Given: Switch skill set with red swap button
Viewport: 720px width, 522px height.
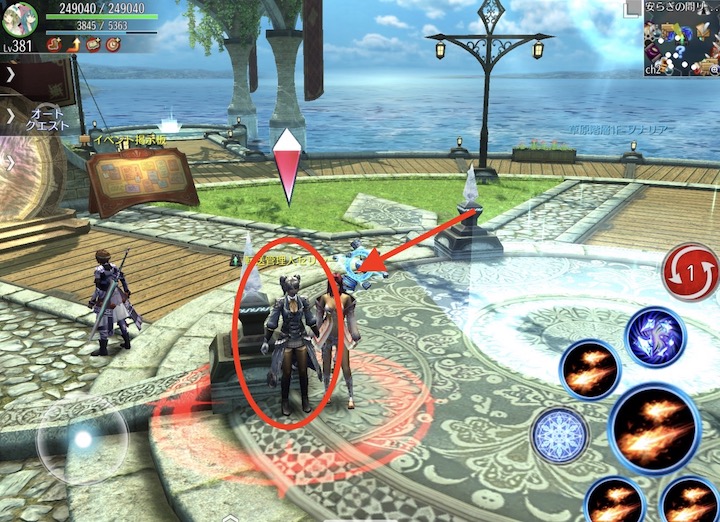Looking at the screenshot, I should pyautogui.click(x=690, y=273).
